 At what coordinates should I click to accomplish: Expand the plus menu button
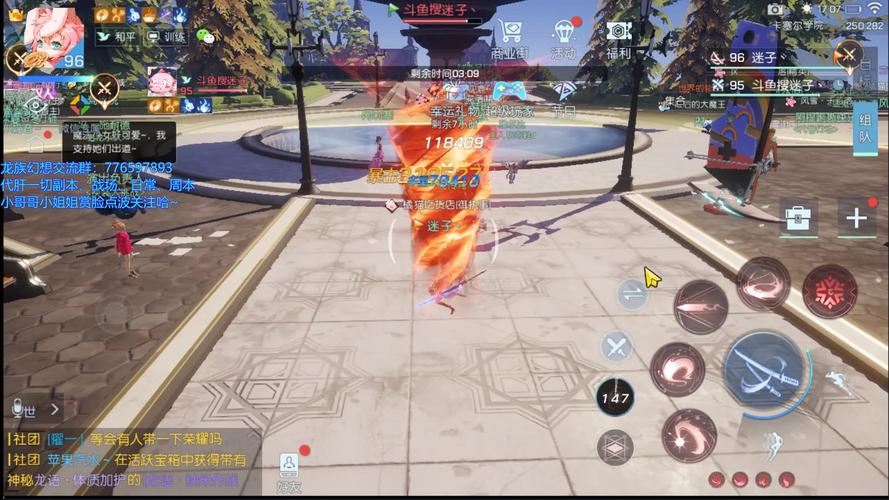(856, 218)
